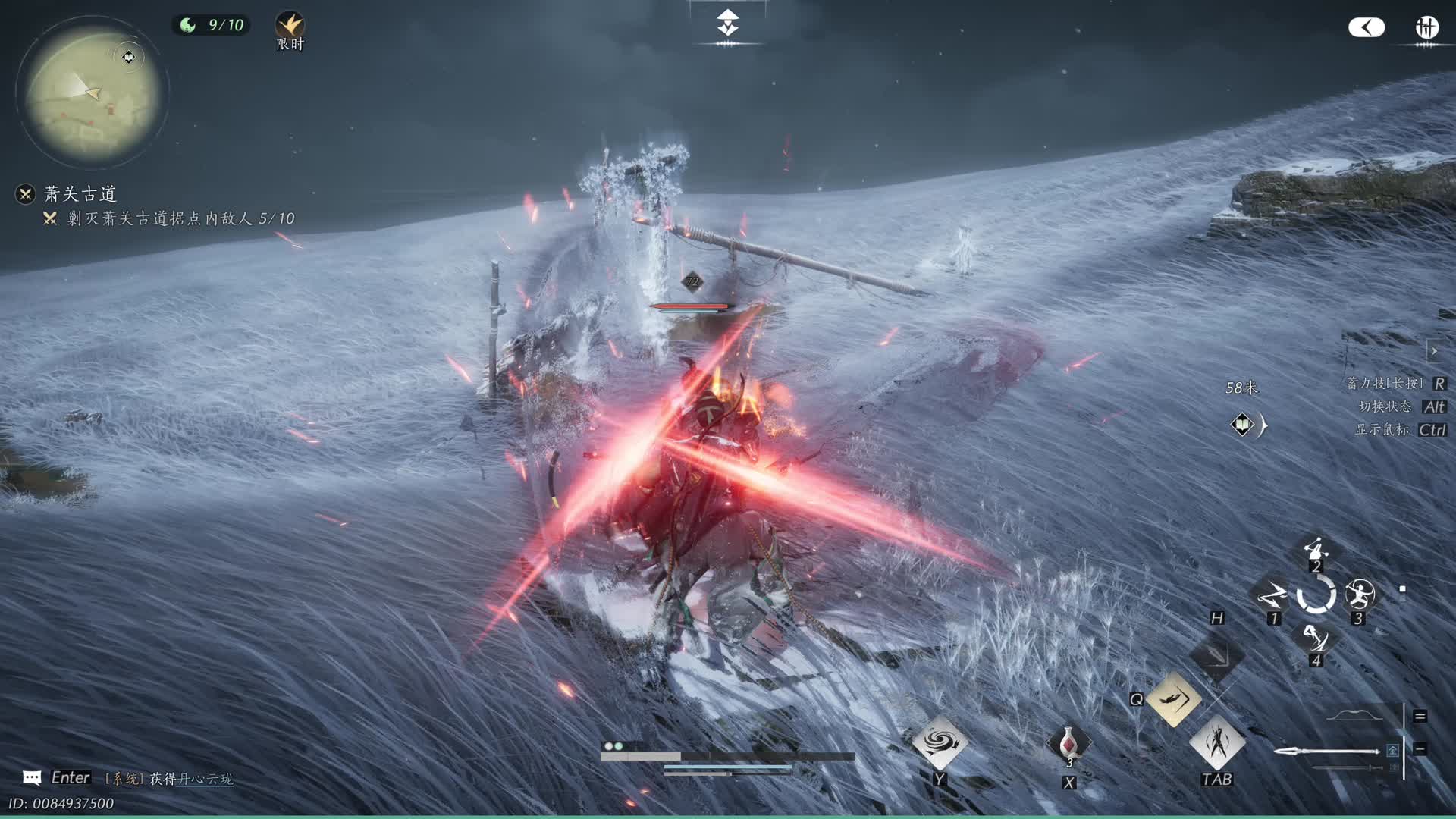The image size is (1456, 819).
Task: Trigger the golden Q skill diamond
Action: [x=1173, y=698]
